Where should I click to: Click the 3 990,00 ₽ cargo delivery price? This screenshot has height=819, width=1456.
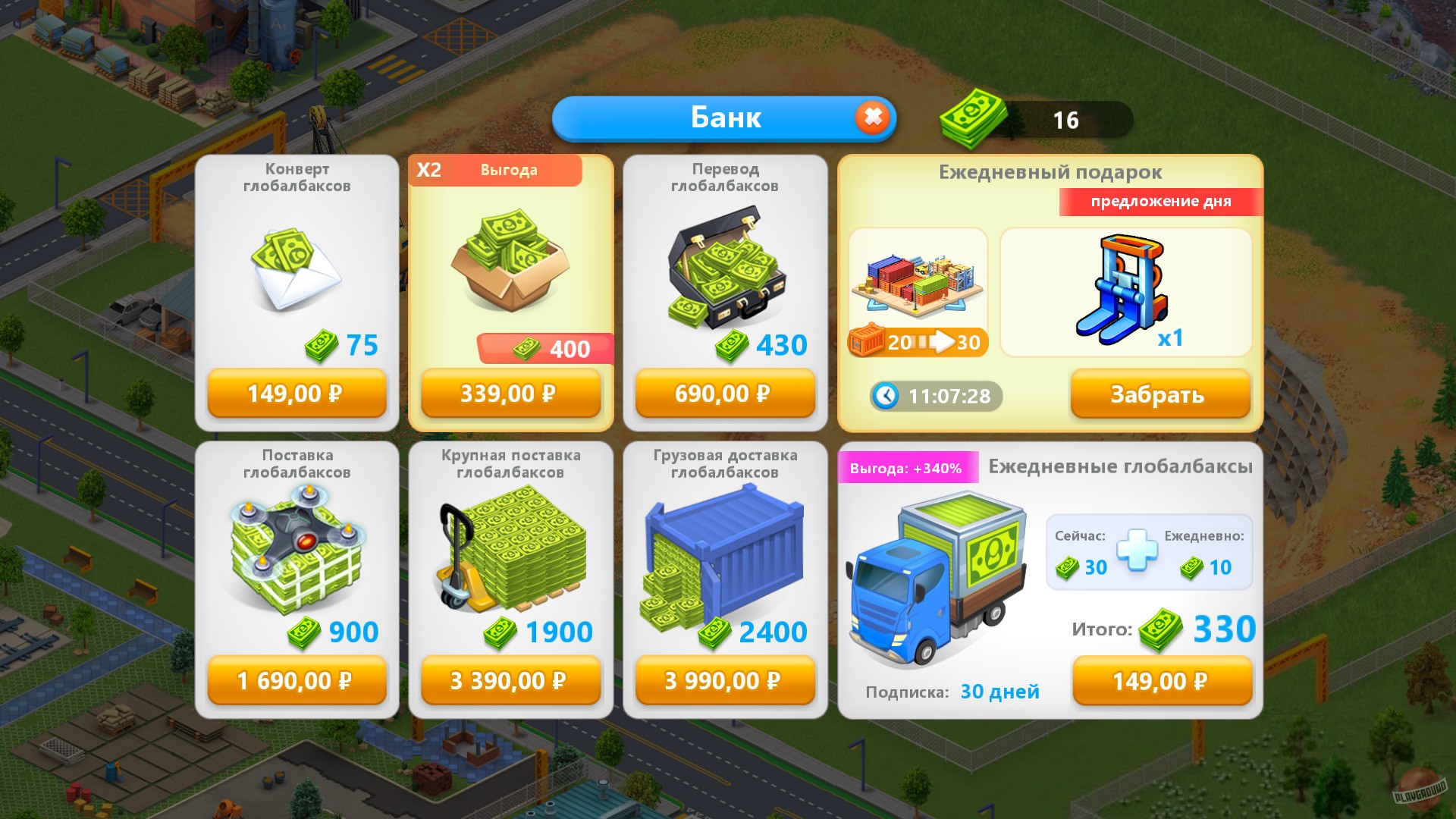pyautogui.click(x=724, y=681)
